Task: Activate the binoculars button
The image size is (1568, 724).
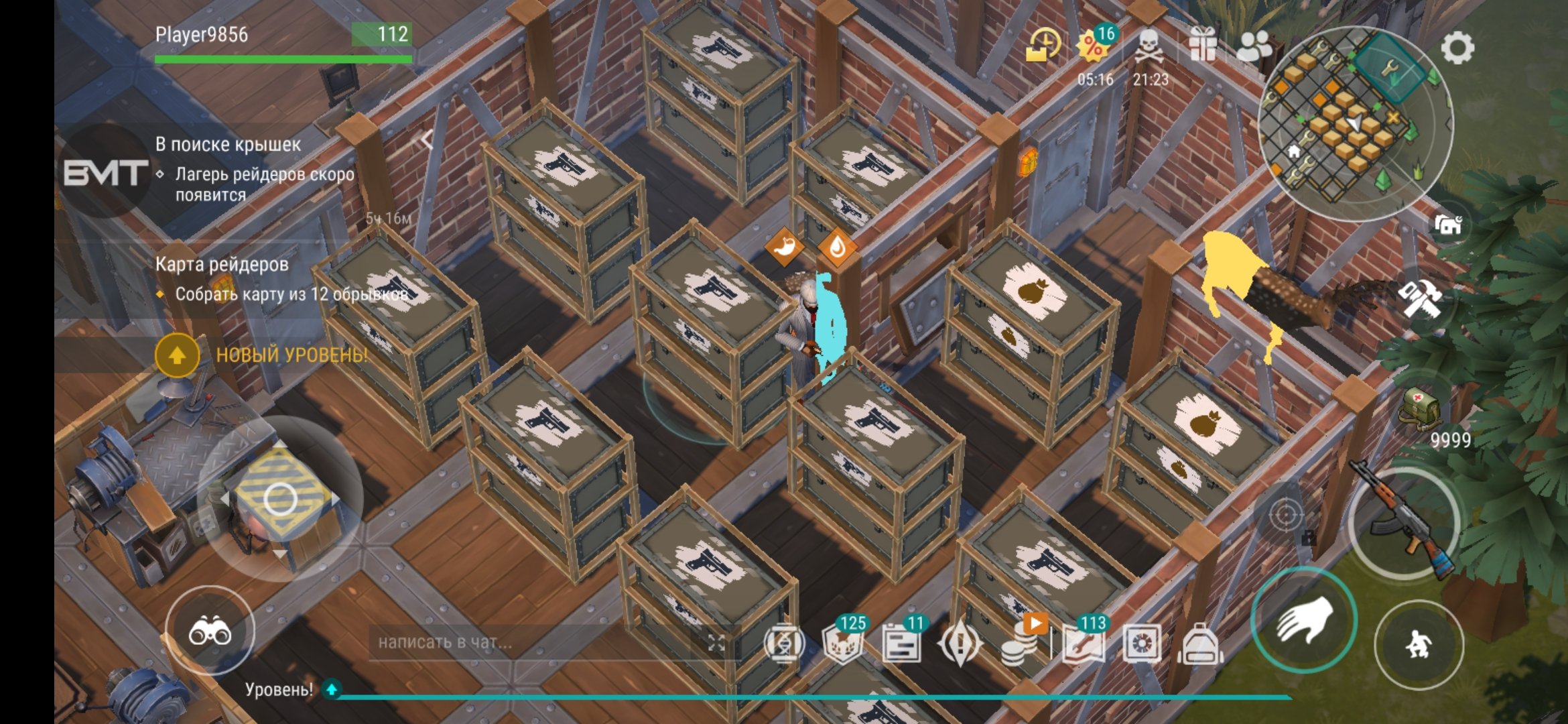Action: (210, 631)
